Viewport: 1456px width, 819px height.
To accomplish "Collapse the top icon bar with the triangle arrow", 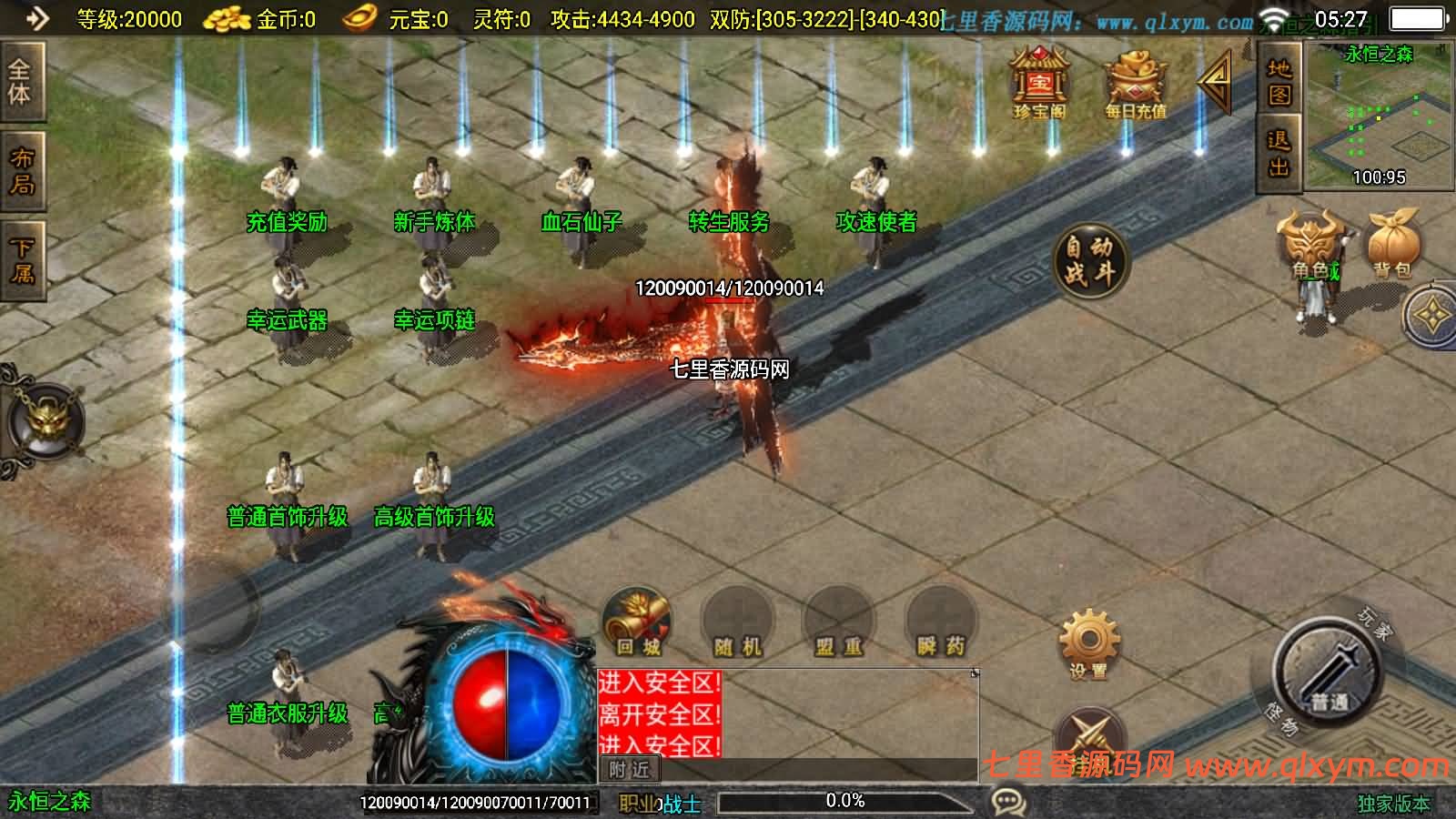I will pyautogui.click(x=1215, y=81).
